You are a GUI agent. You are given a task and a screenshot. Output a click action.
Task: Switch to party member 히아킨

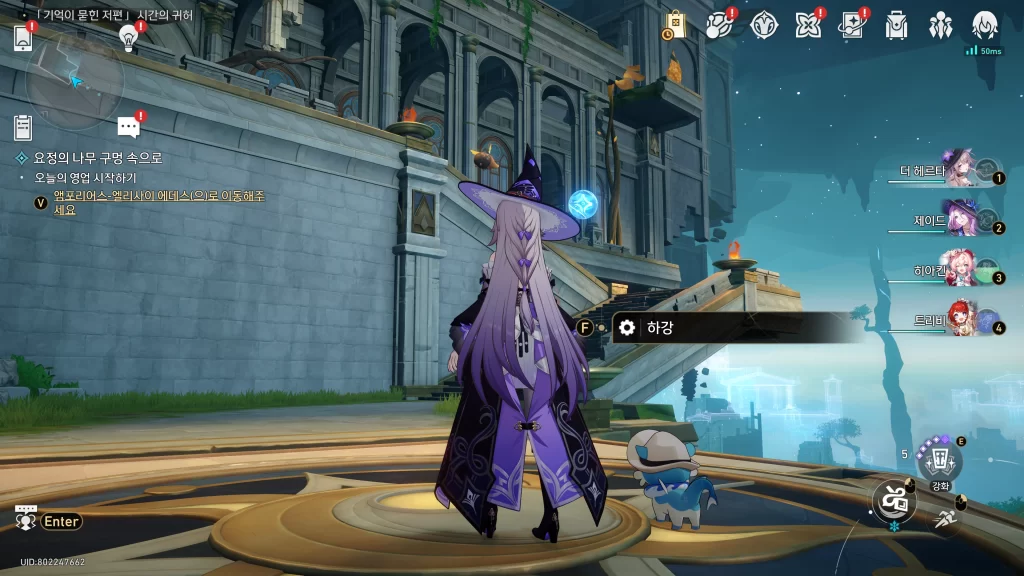pyautogui.click(x=958, y=268)
